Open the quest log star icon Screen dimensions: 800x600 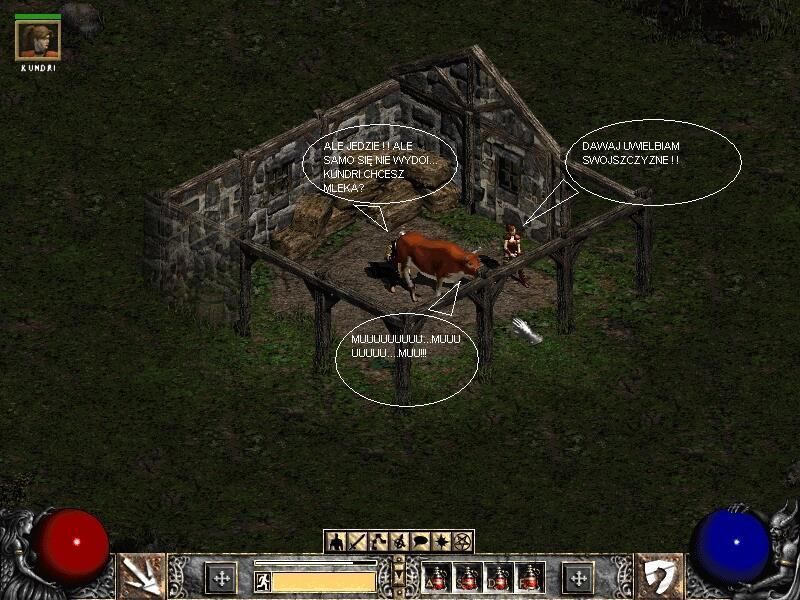441,542
